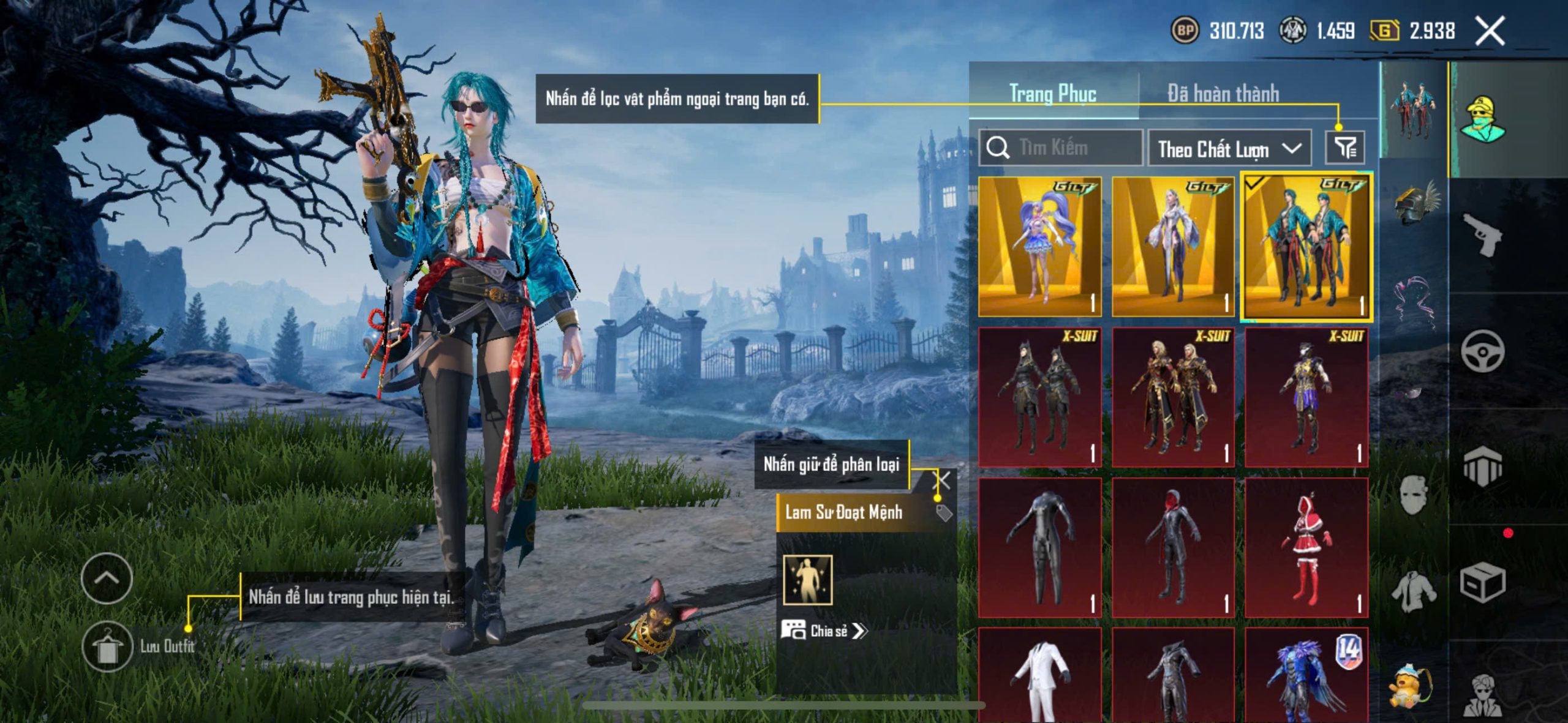
Task: Select the white-robed GILT outfit
Action: [x=1172, y=247]
